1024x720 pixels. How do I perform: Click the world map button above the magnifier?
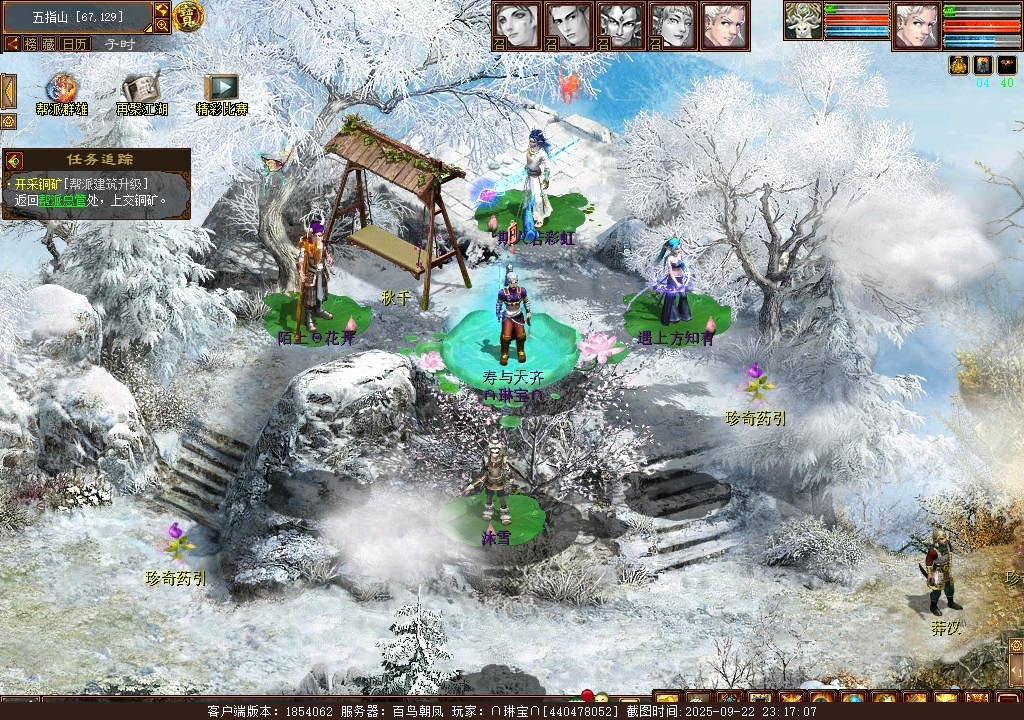(x=162, y=10)
